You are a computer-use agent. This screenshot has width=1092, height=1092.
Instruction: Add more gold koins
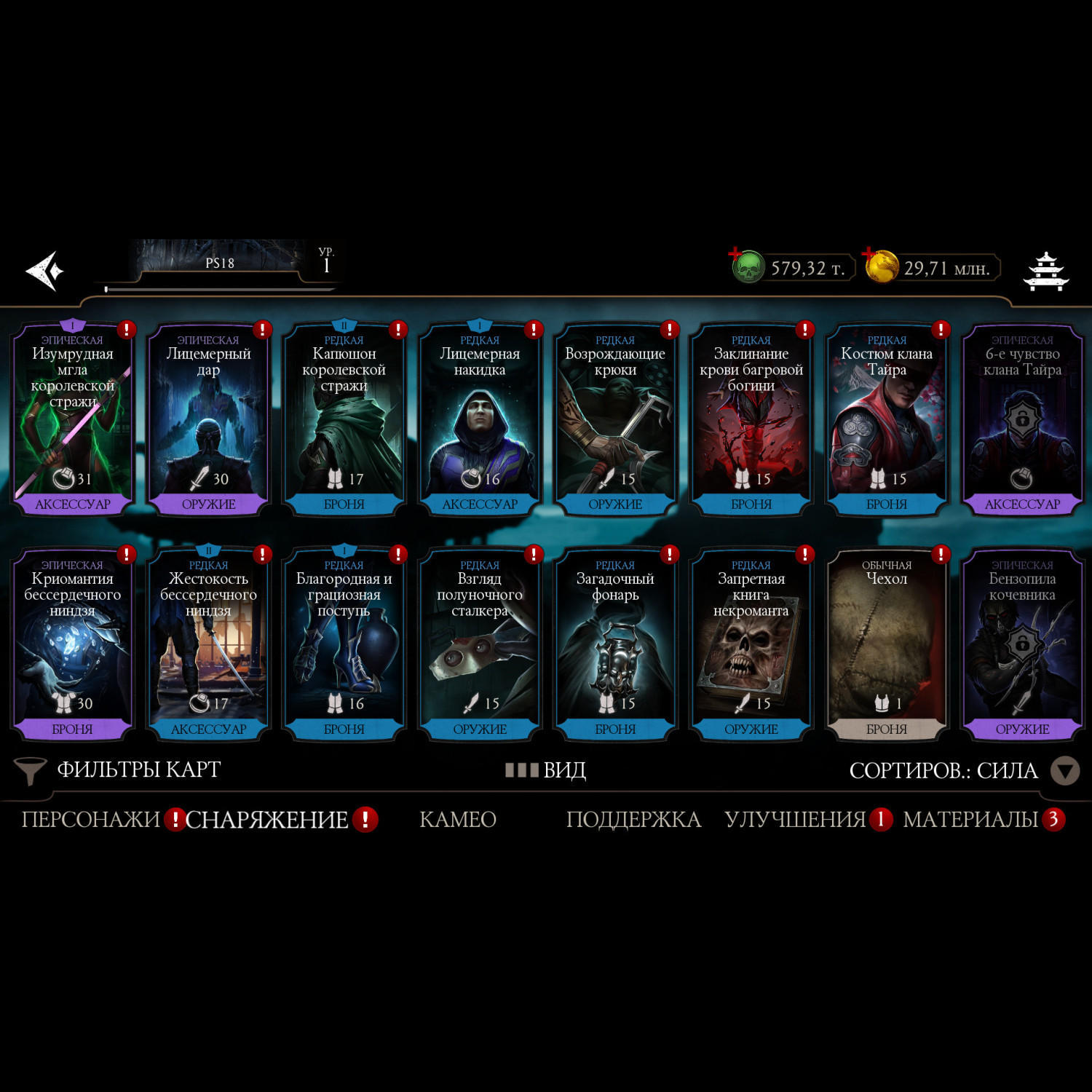click(881, 266)
